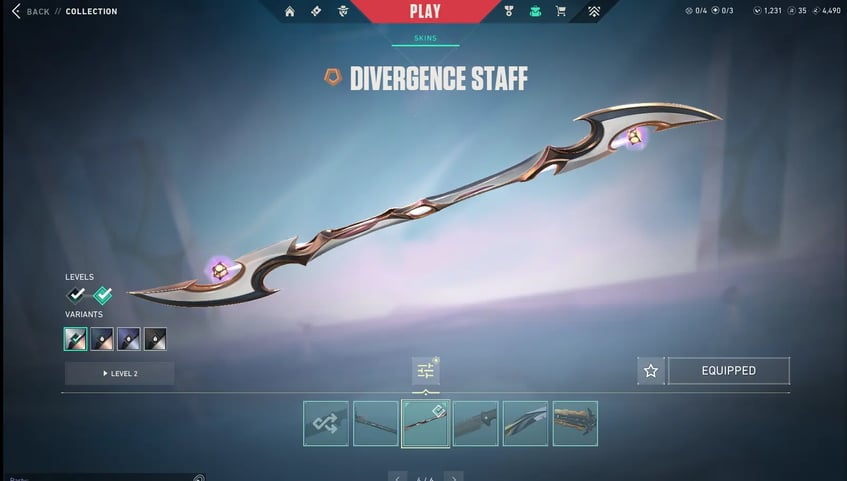Mark this skin as favorite with star
The height and width of the screenshot is (481, 847).
pos(651,371)
